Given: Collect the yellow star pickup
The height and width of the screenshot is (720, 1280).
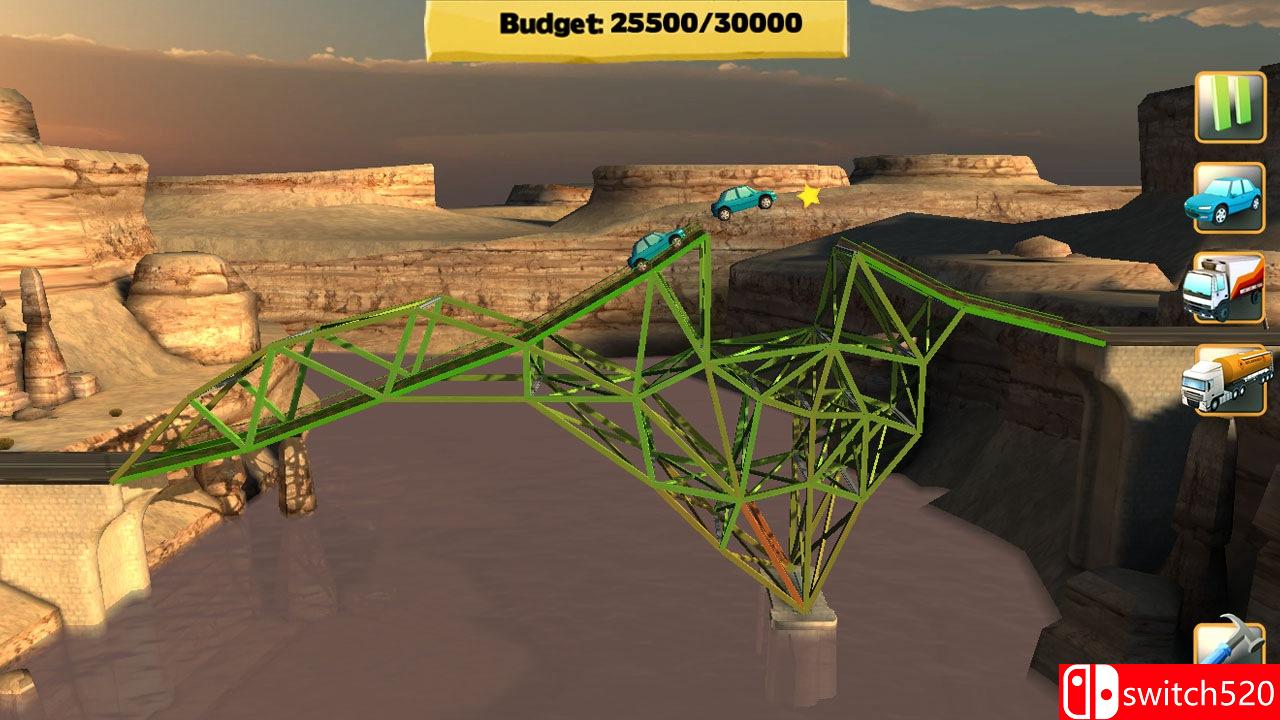Looking at the screenshot, I should click(808, 197).
